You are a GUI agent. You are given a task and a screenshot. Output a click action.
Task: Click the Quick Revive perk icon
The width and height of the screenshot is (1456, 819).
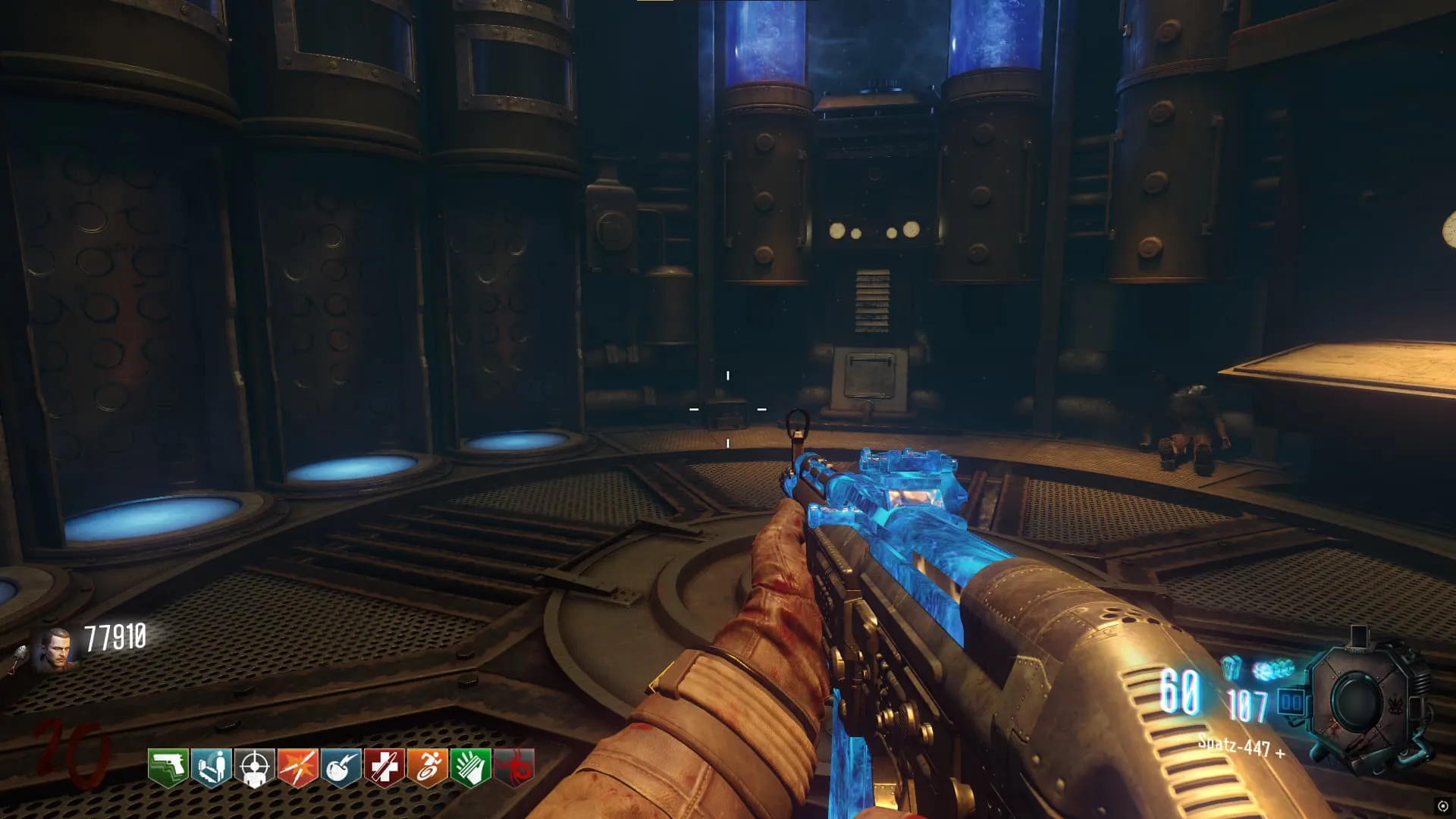point(212,767)
